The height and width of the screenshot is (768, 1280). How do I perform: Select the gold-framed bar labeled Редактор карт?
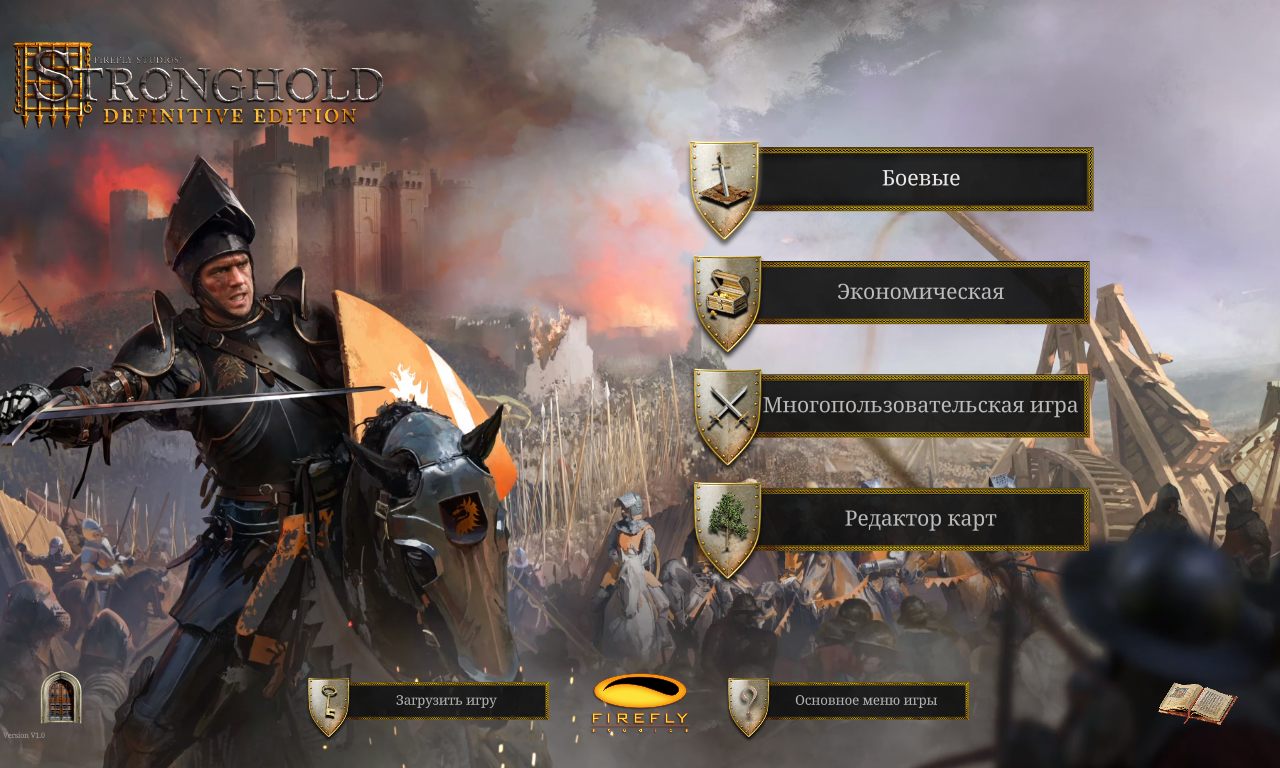(922, 519)
